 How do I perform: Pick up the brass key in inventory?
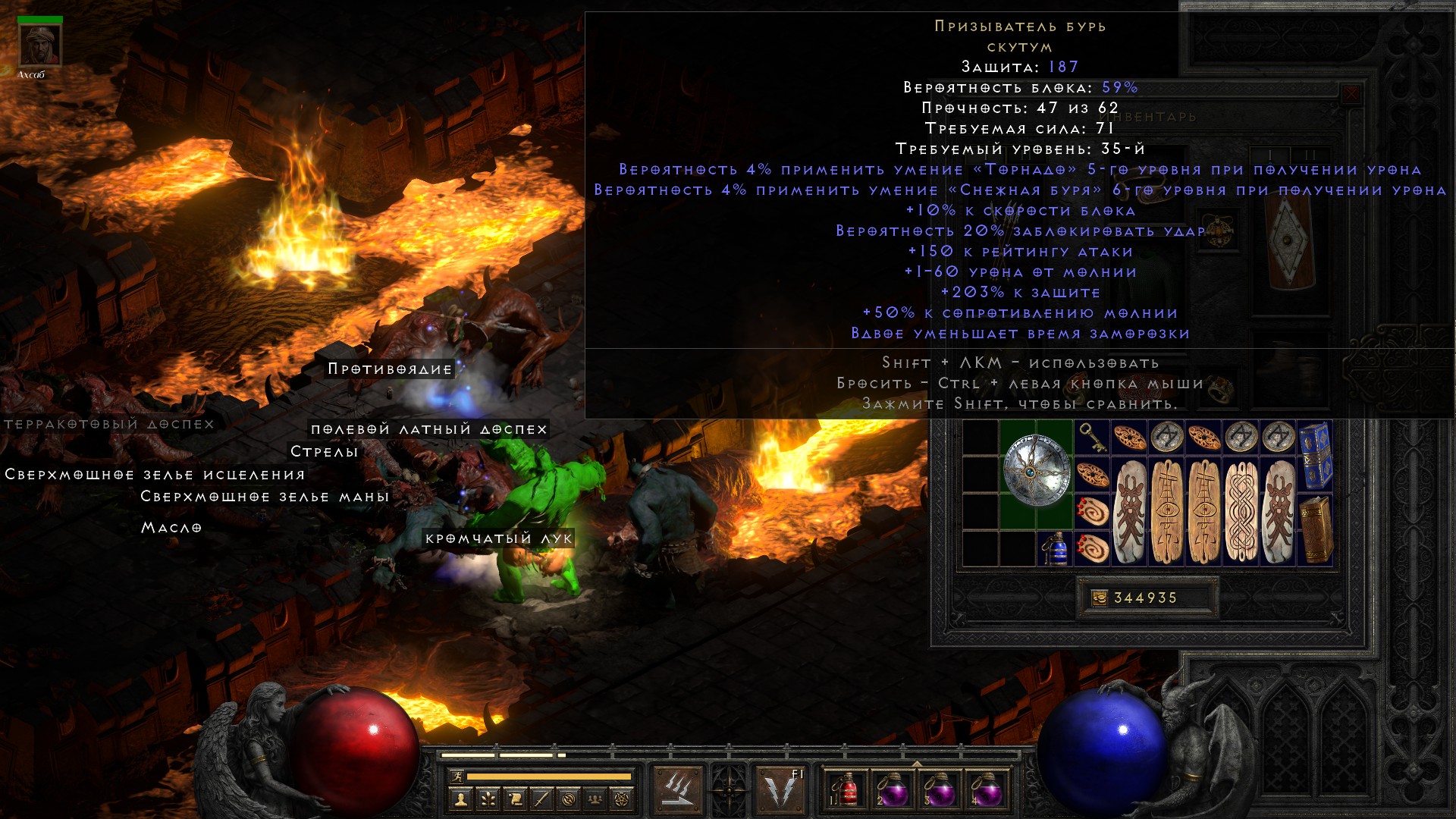(1092, 437)
